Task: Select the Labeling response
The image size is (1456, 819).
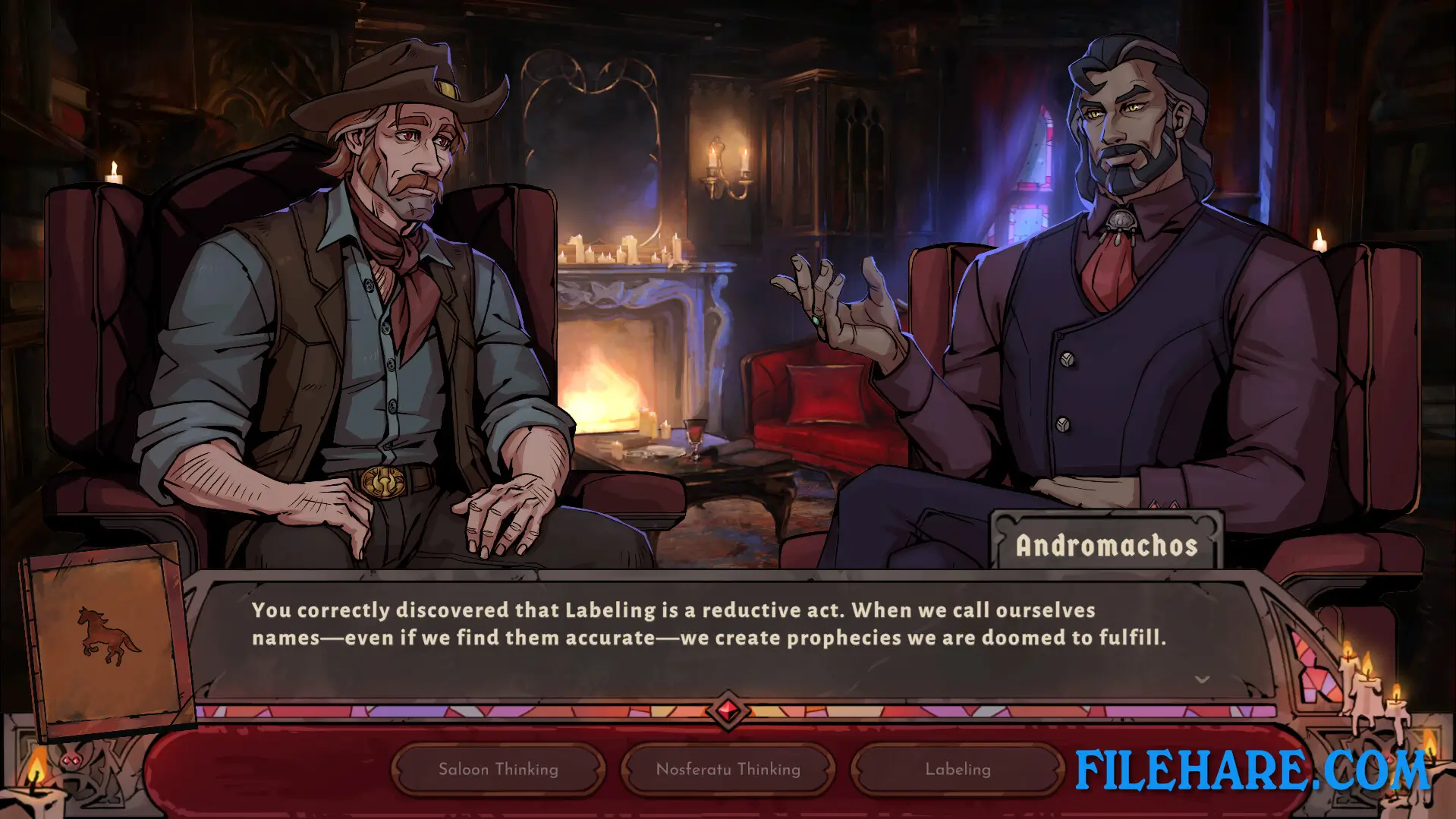Action: pyautogui.click(x=956, y=769)
